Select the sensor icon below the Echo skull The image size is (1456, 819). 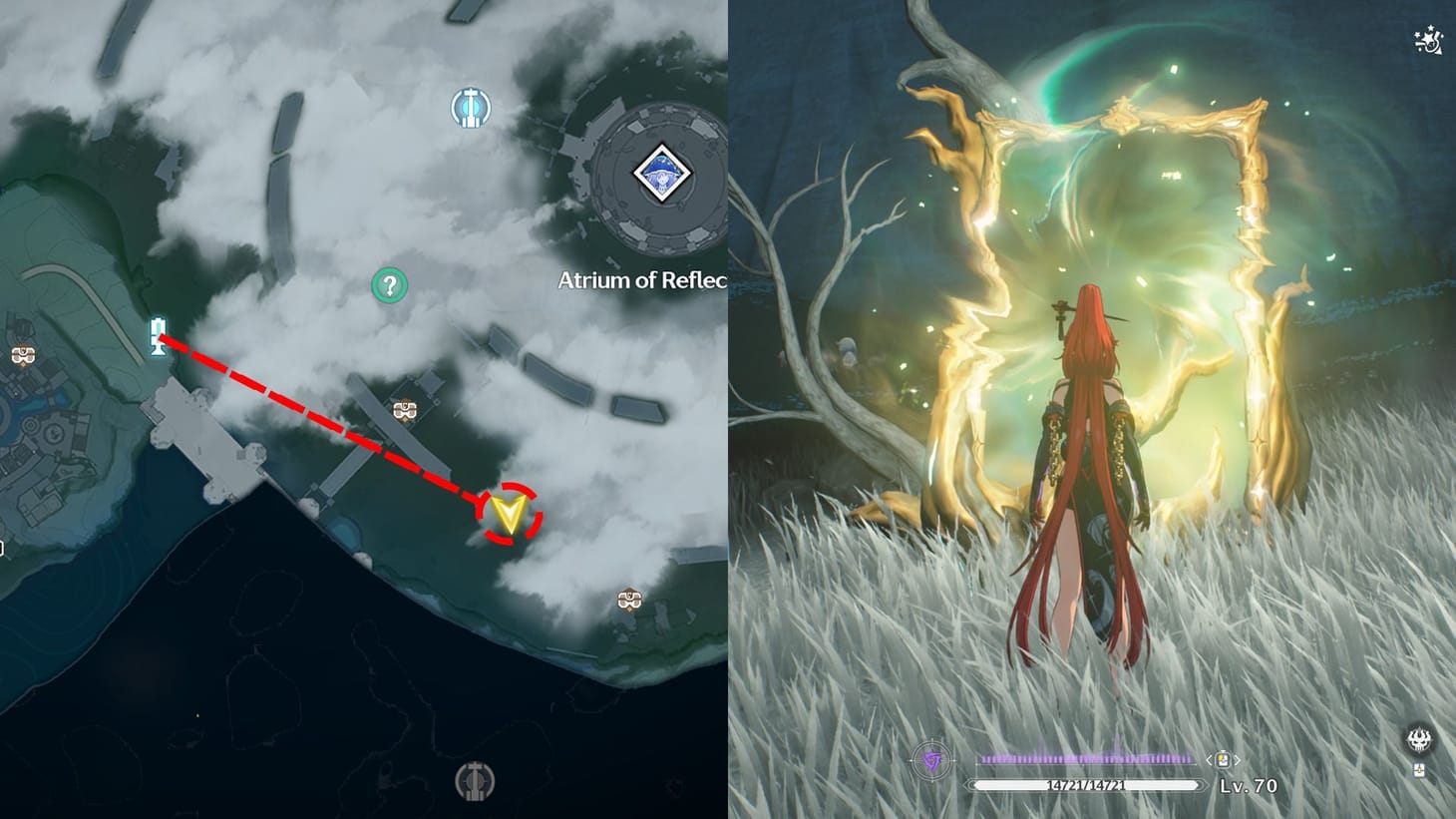click(1420, 770)
